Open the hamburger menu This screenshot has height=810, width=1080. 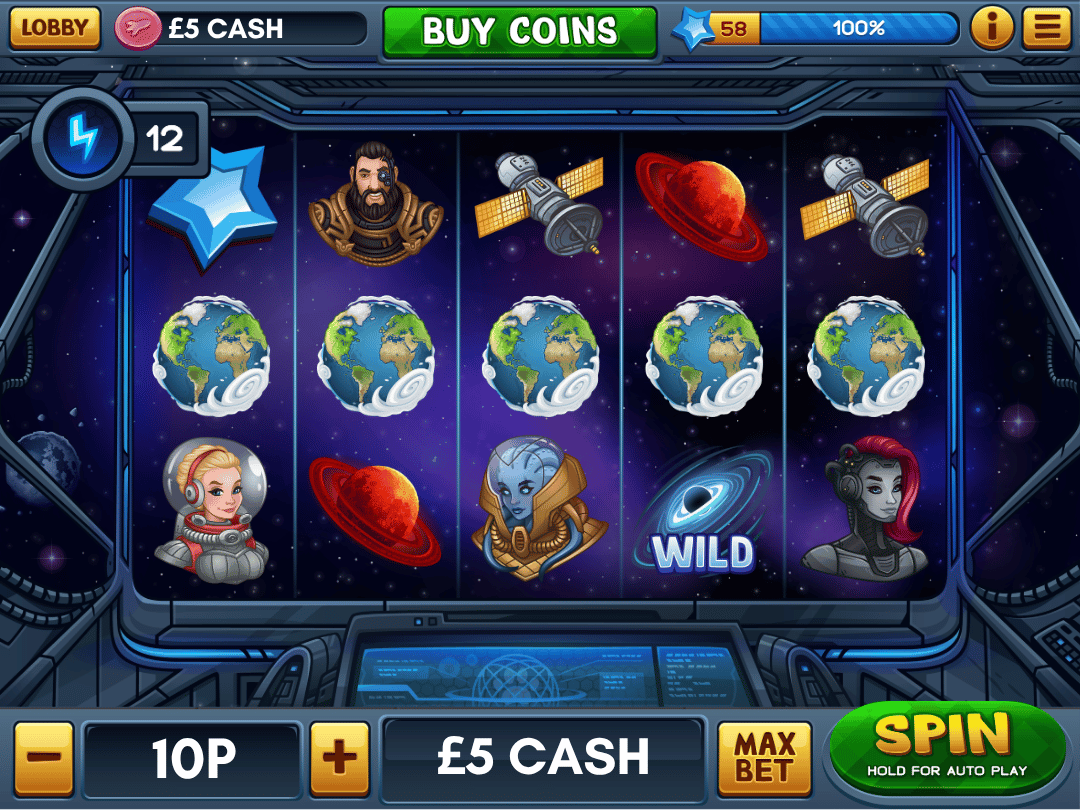point(1046,28)
